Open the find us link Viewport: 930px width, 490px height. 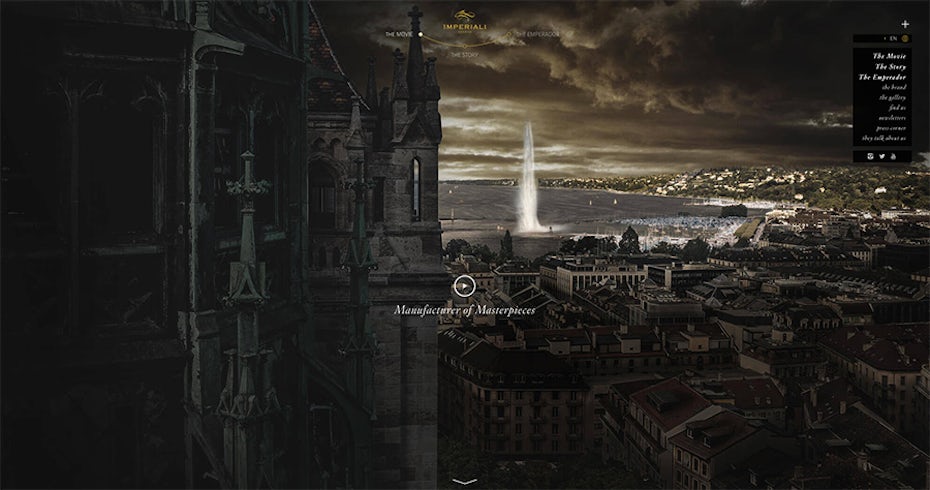(896, 107)
